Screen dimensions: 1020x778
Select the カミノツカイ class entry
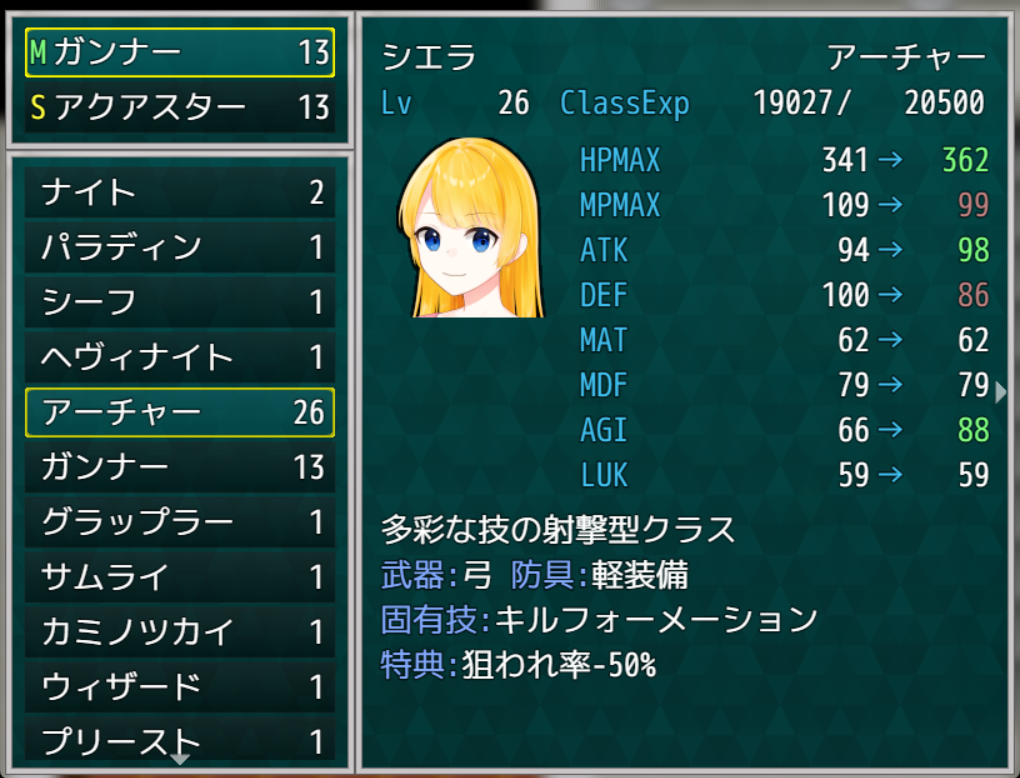(180, 632)
